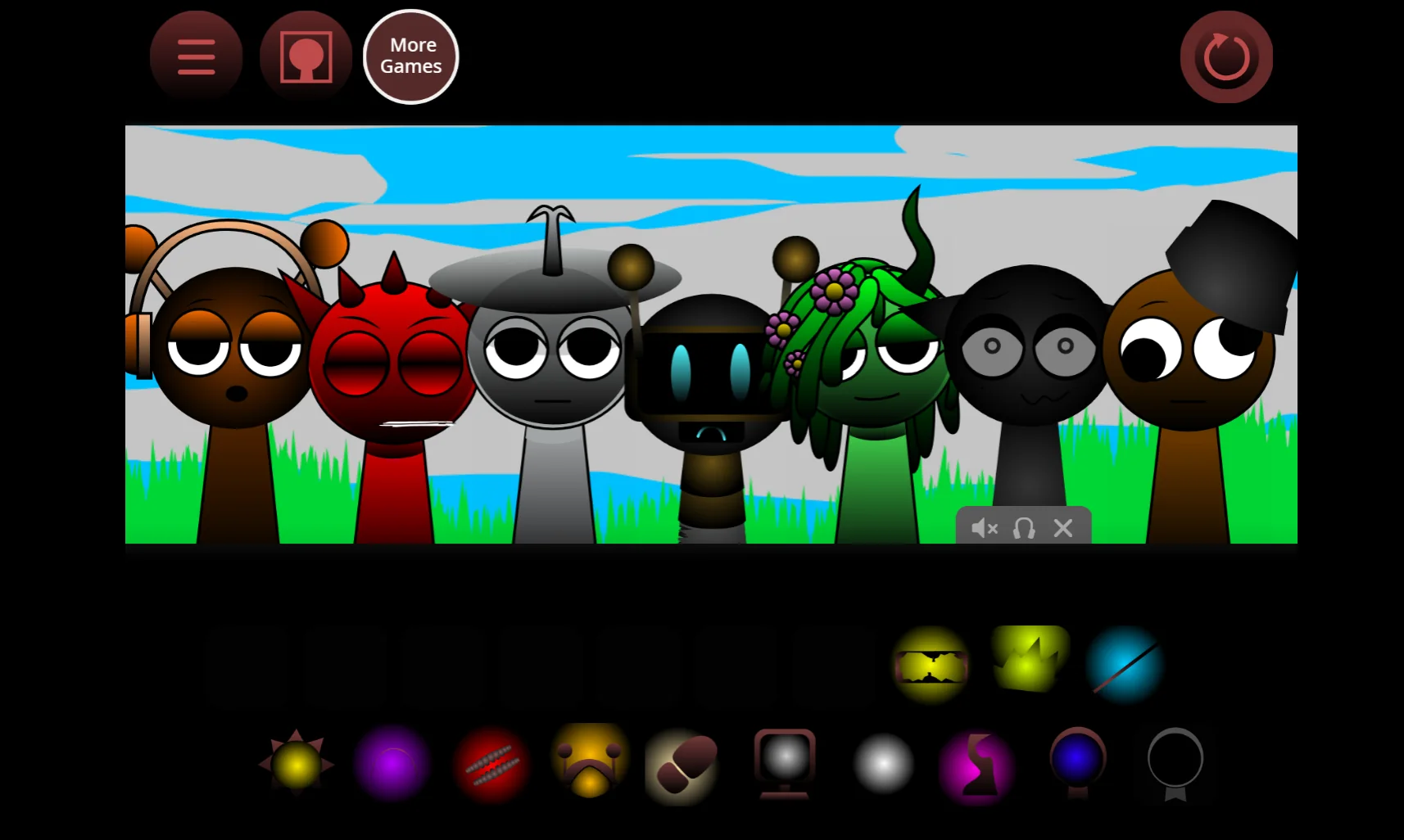Image resolution: width=1404 pixels, height=840 pixels.
Task: Solo the character using the headphones icon
Action: tap(1023, 528)
